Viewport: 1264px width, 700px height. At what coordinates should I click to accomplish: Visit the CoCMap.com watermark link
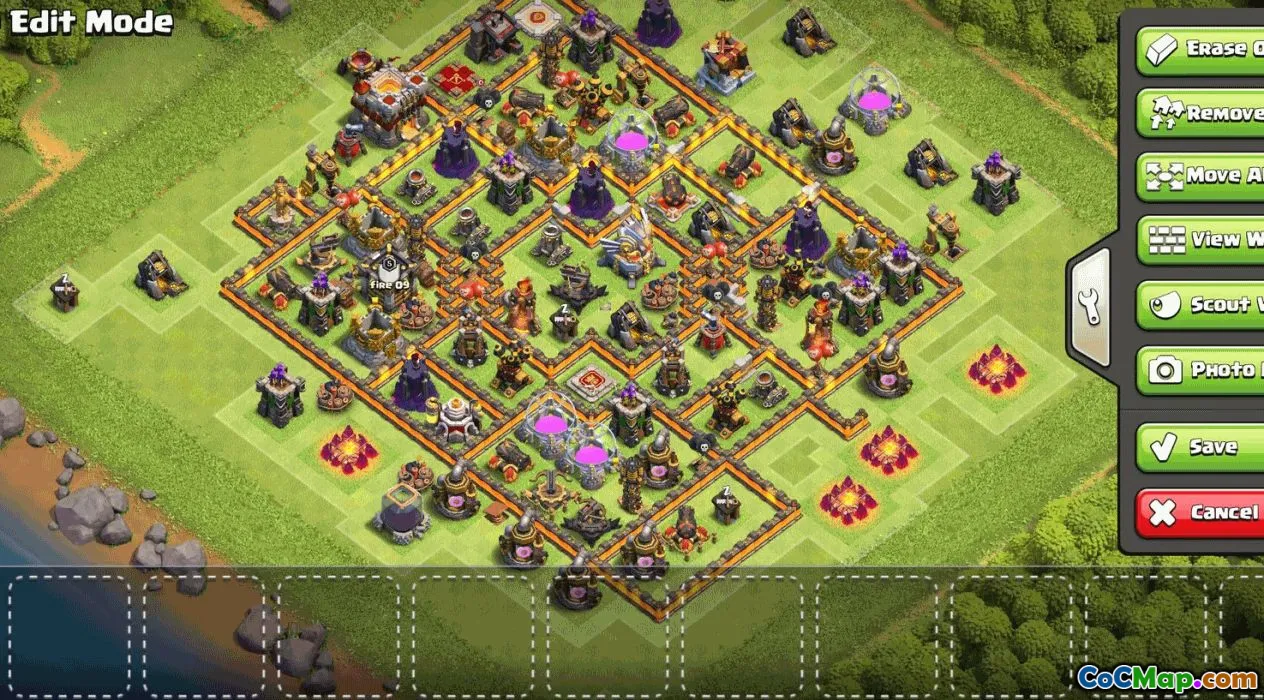coord(1168,679)
